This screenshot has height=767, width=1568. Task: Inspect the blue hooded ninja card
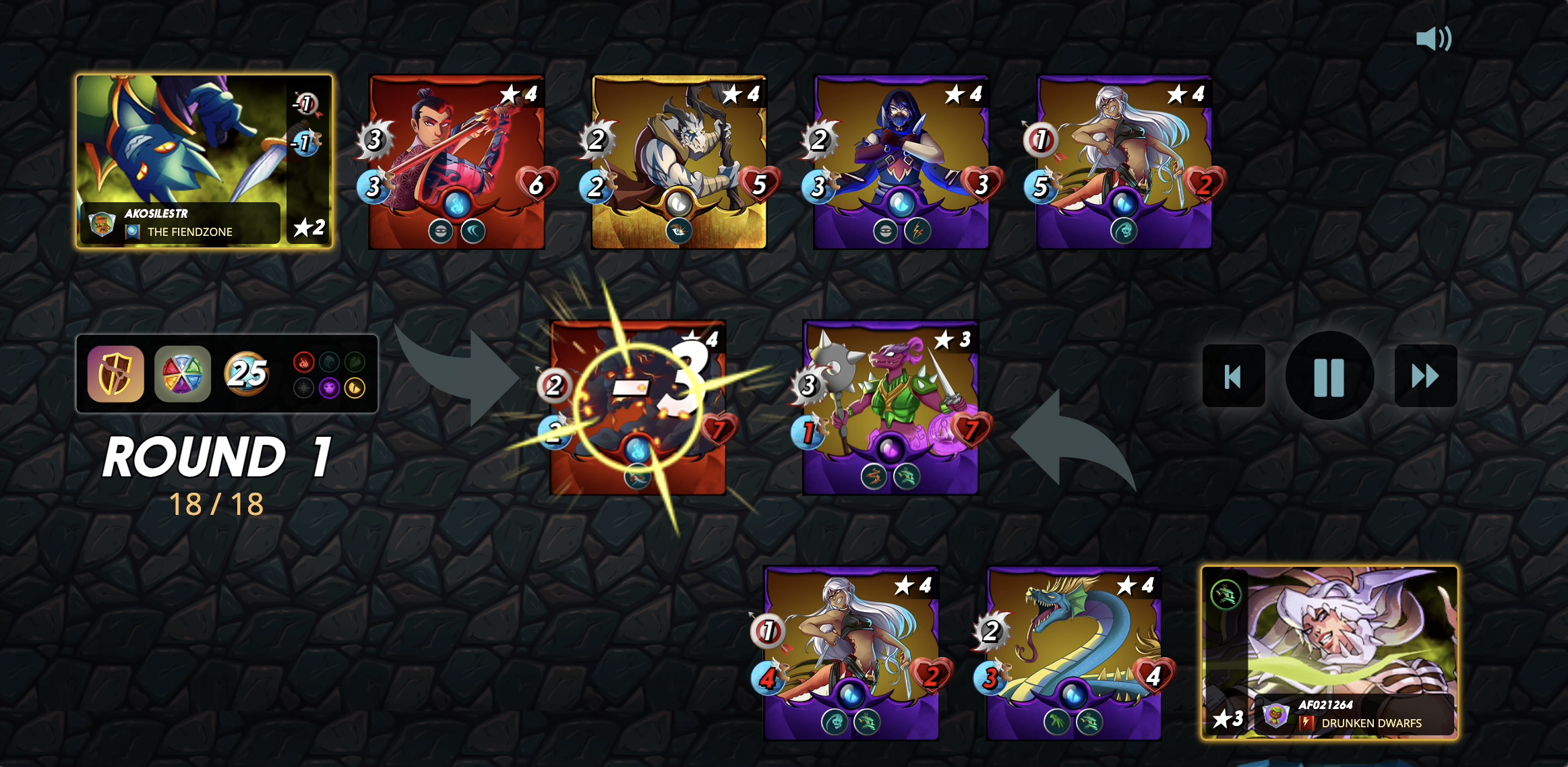(x=901, y=162)
